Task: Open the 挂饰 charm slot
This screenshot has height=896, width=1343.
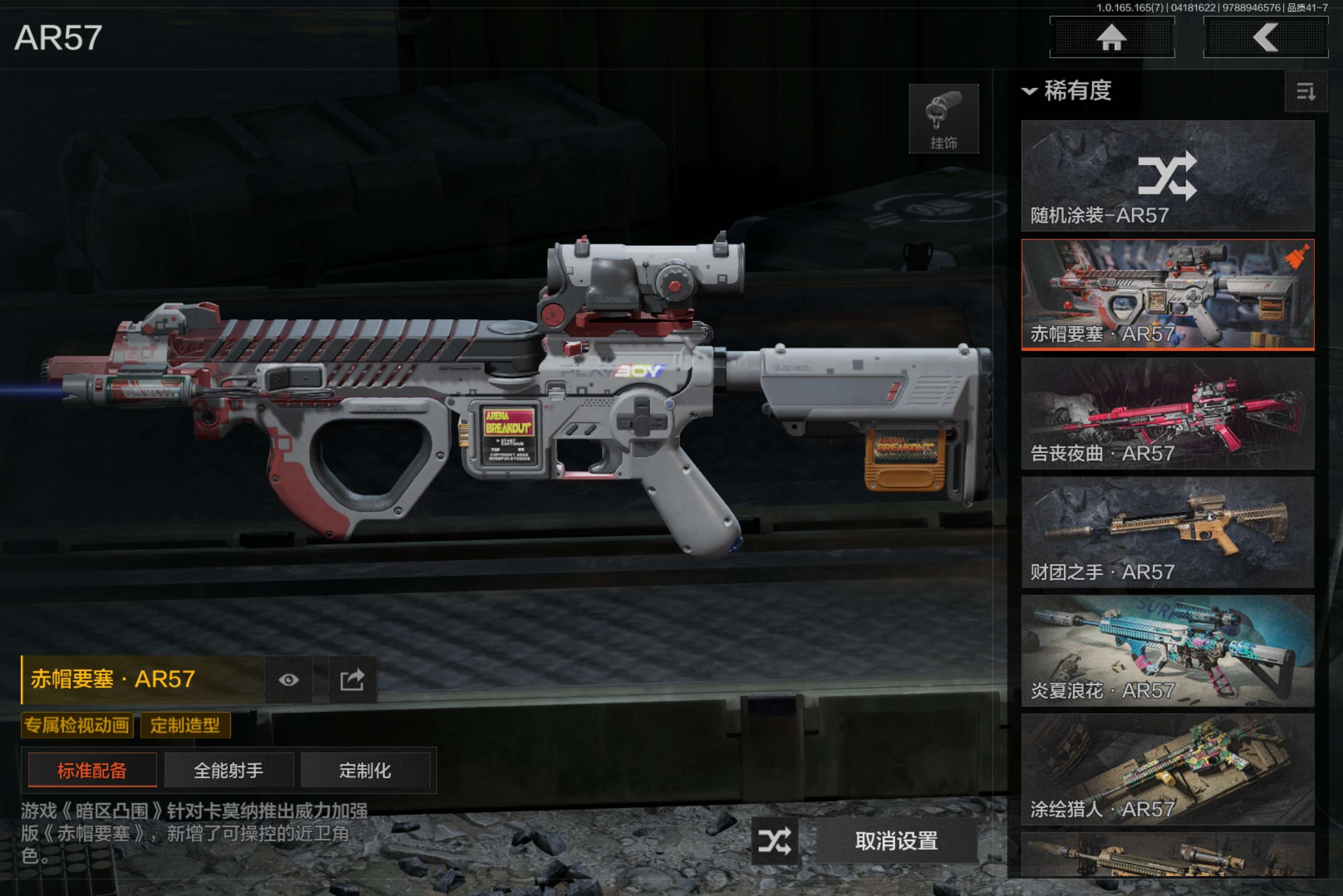Action: pos(943,119)
